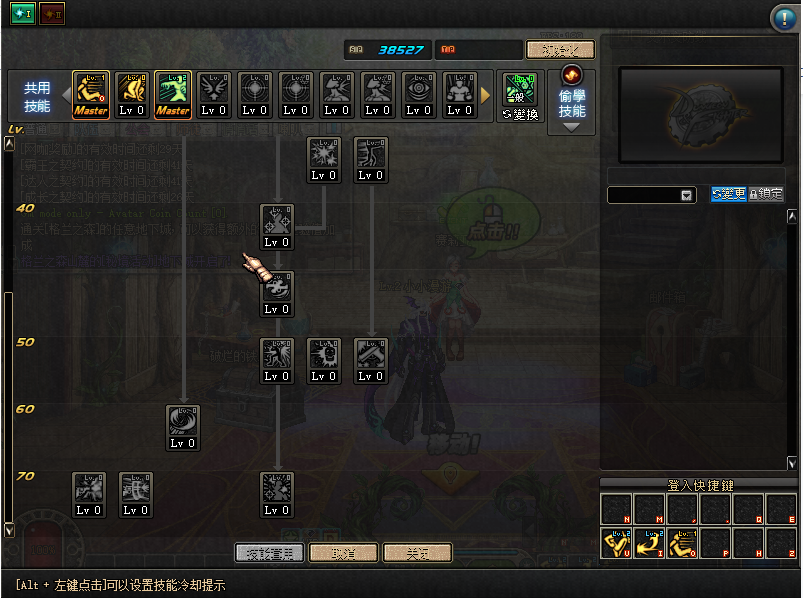Close the skill window with 关闭
This screenshot has width=803, height=598.
[x=417, y=553]
